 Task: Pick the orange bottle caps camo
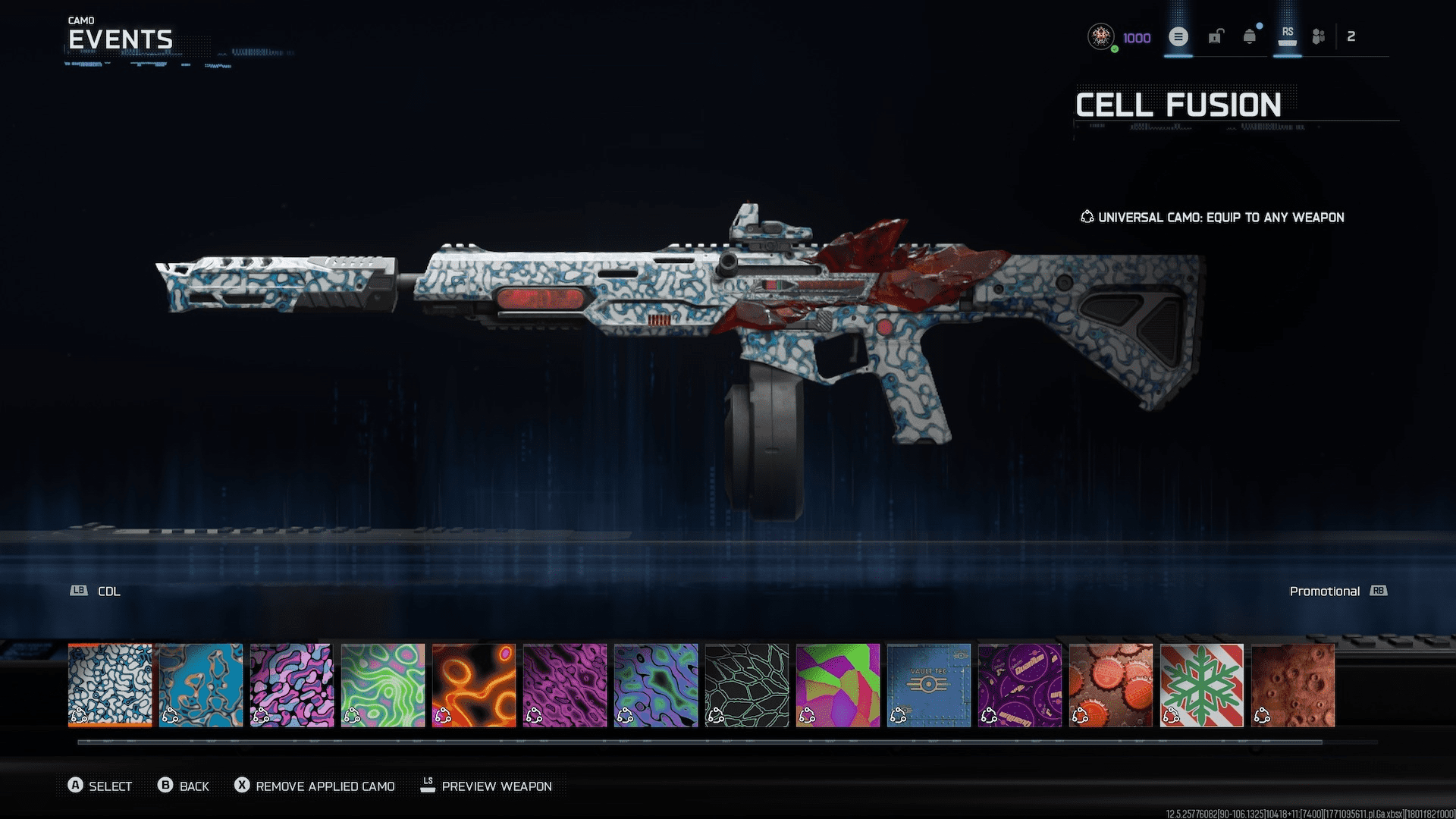point(1111,685)
